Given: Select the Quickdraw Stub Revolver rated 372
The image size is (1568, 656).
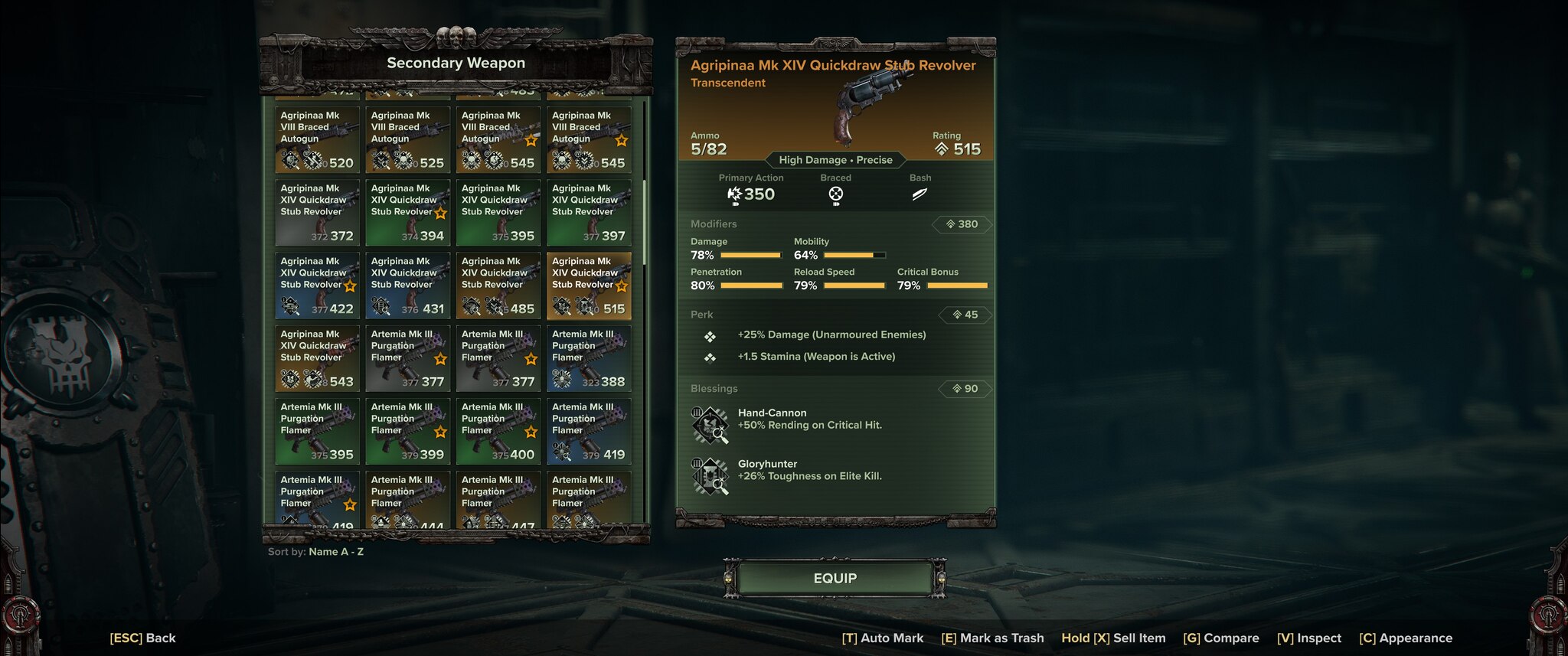Looking at the screenshot, I should (317, 212).
